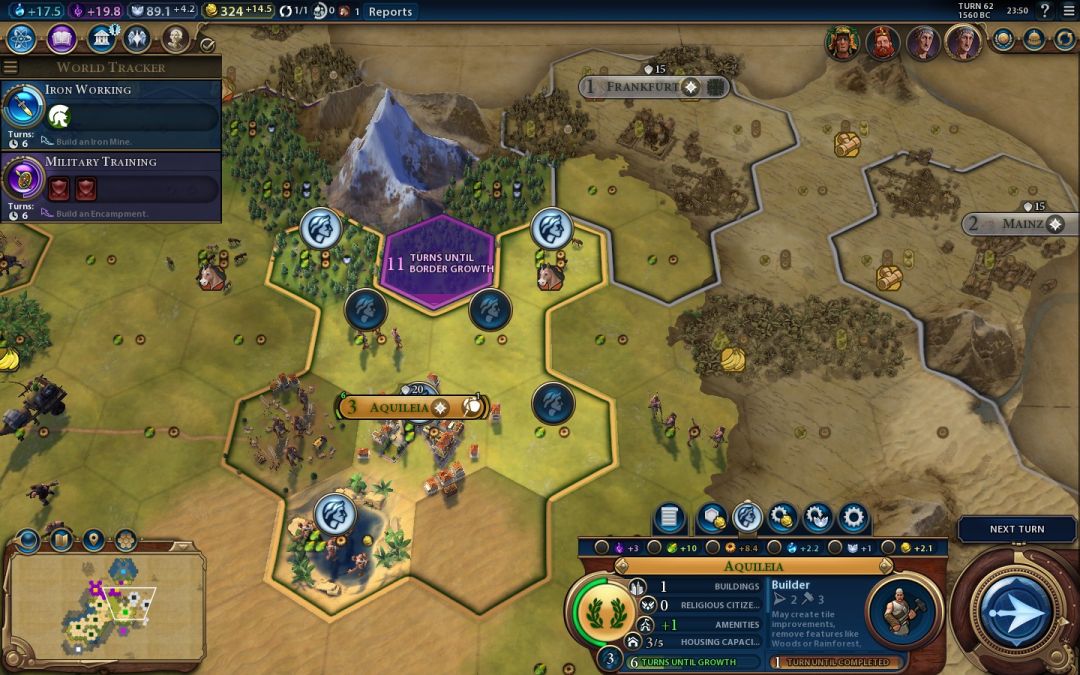Viewport: 1080px width, 675px height.
Task: Click the gear production queue icon
Action: 853,518
